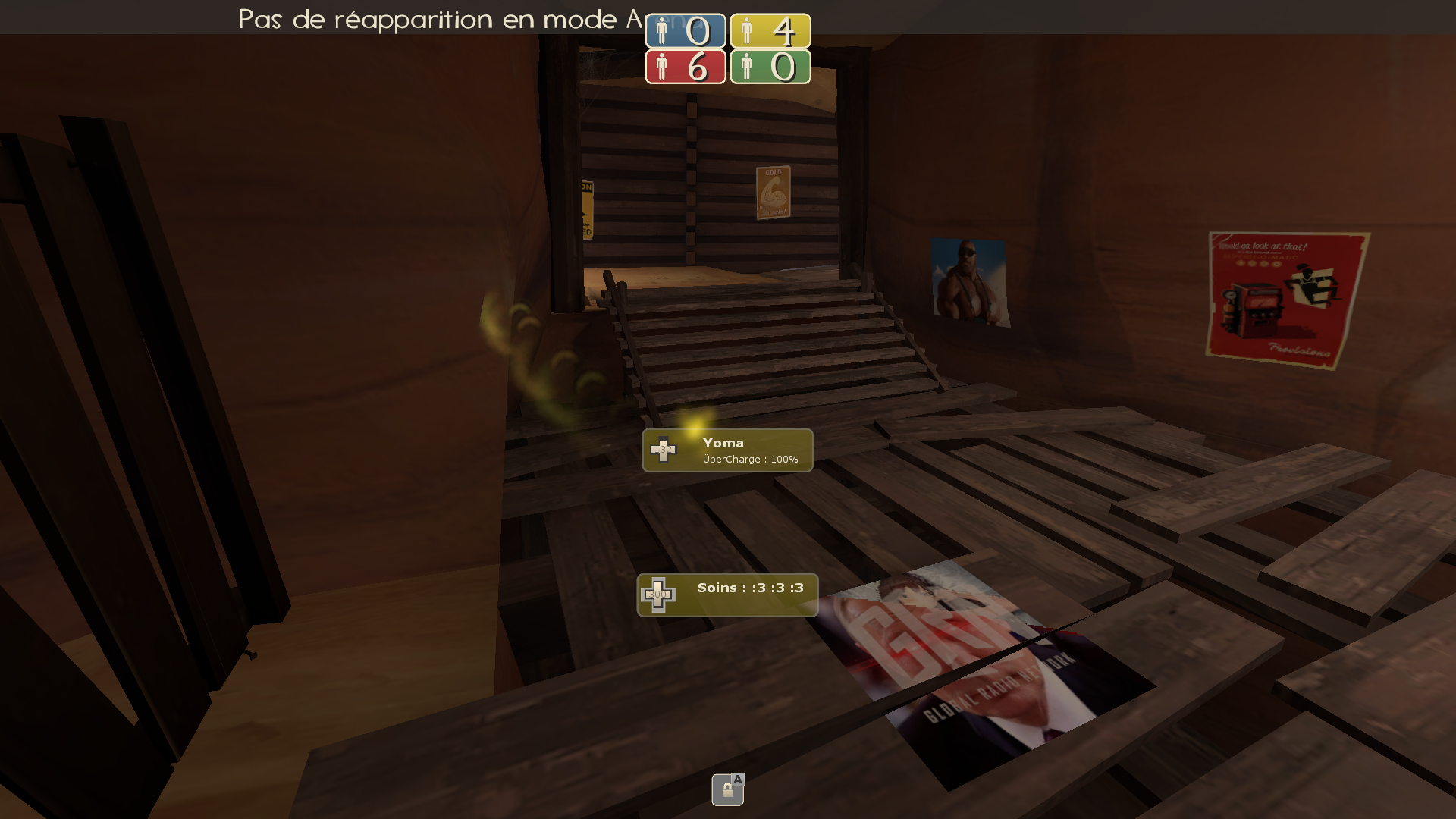The height and width of the screenshot is (819, 1456).
Task: Click the 'ÜberCharge : 100%' progress readout
Action: point(749,459)
